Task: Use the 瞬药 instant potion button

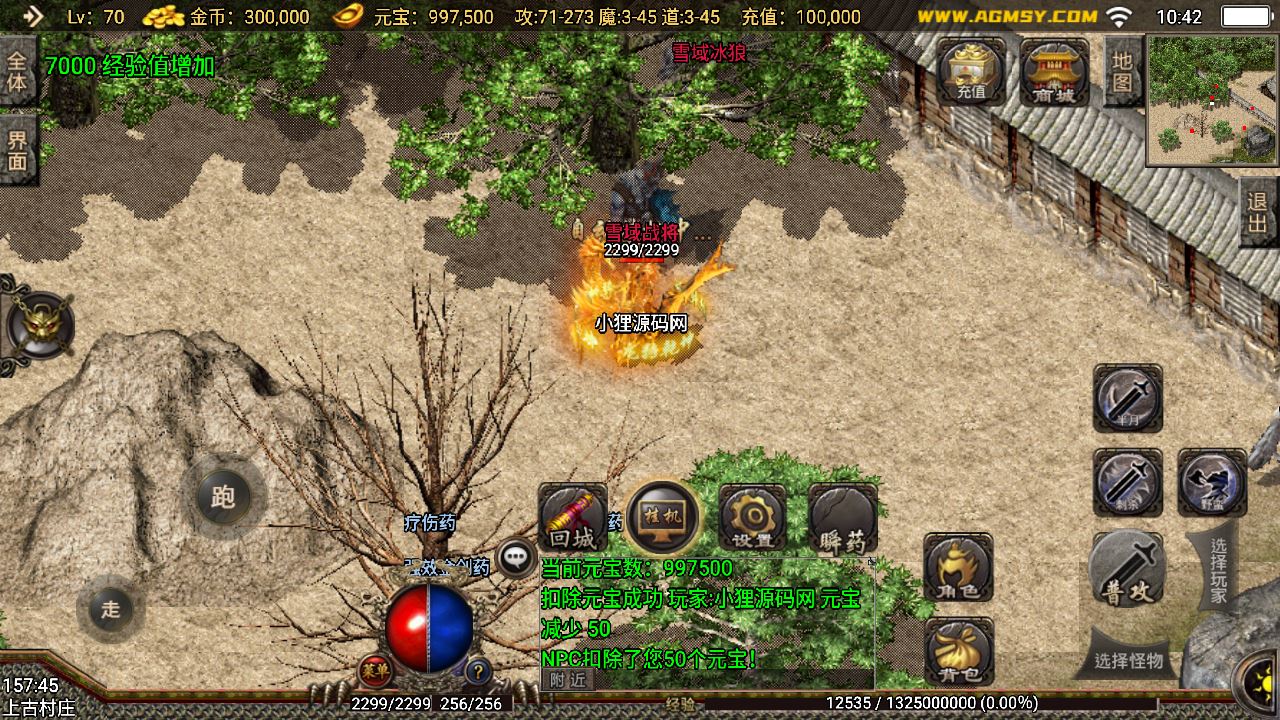Action: 842,520
